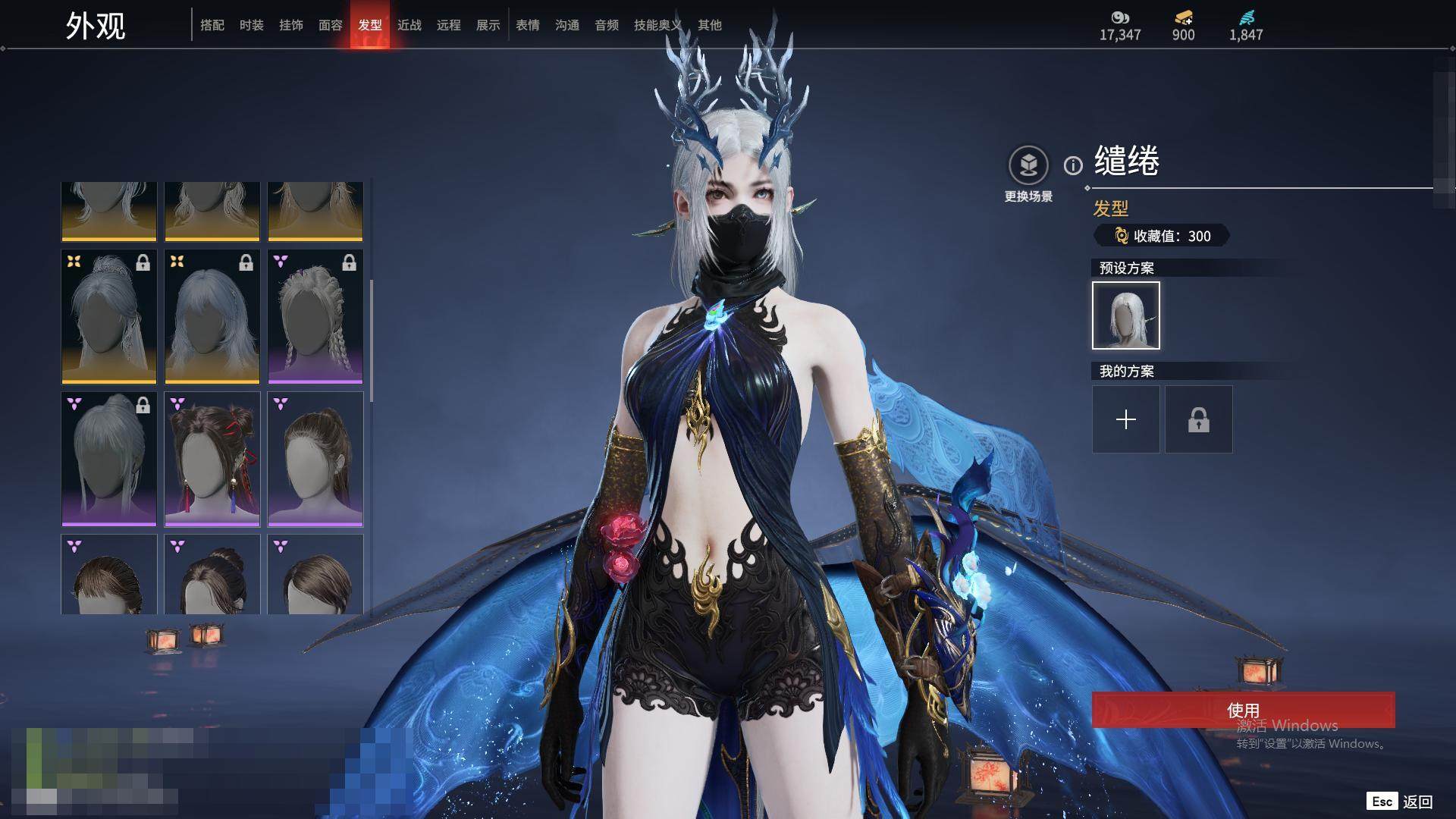
Task: Select the white hair preset thumbnail
Action: 1126,315
